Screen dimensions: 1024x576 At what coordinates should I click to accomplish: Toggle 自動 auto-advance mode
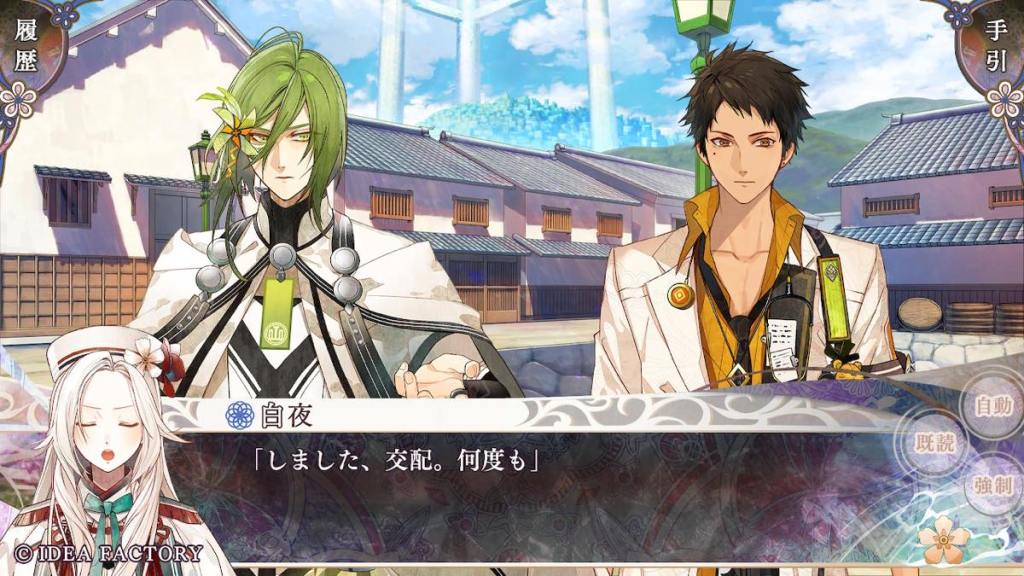click(993, 407)
